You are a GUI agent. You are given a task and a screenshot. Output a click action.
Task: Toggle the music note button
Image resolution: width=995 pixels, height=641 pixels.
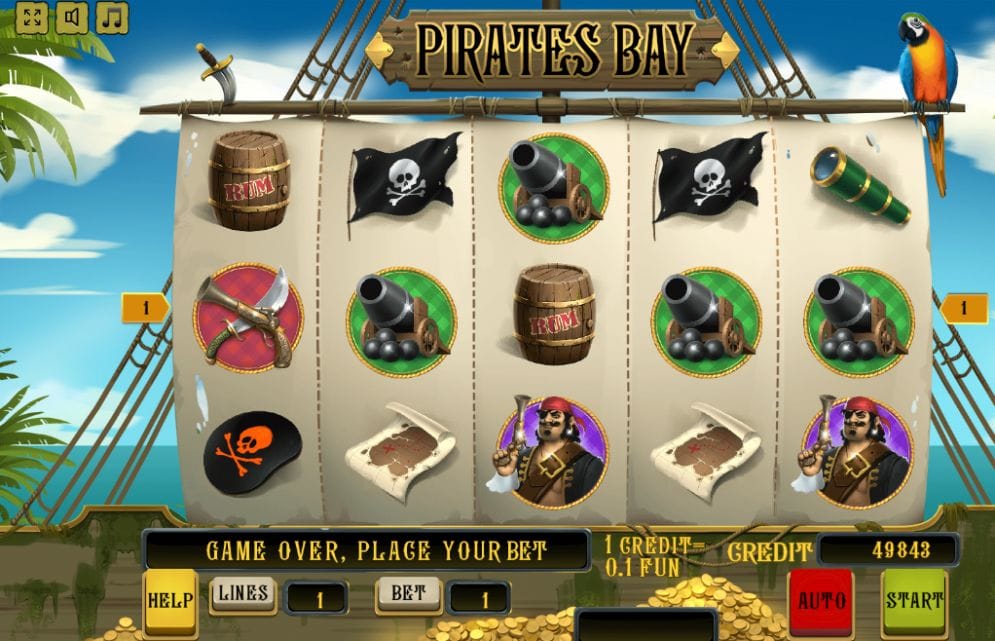point(112,17)
